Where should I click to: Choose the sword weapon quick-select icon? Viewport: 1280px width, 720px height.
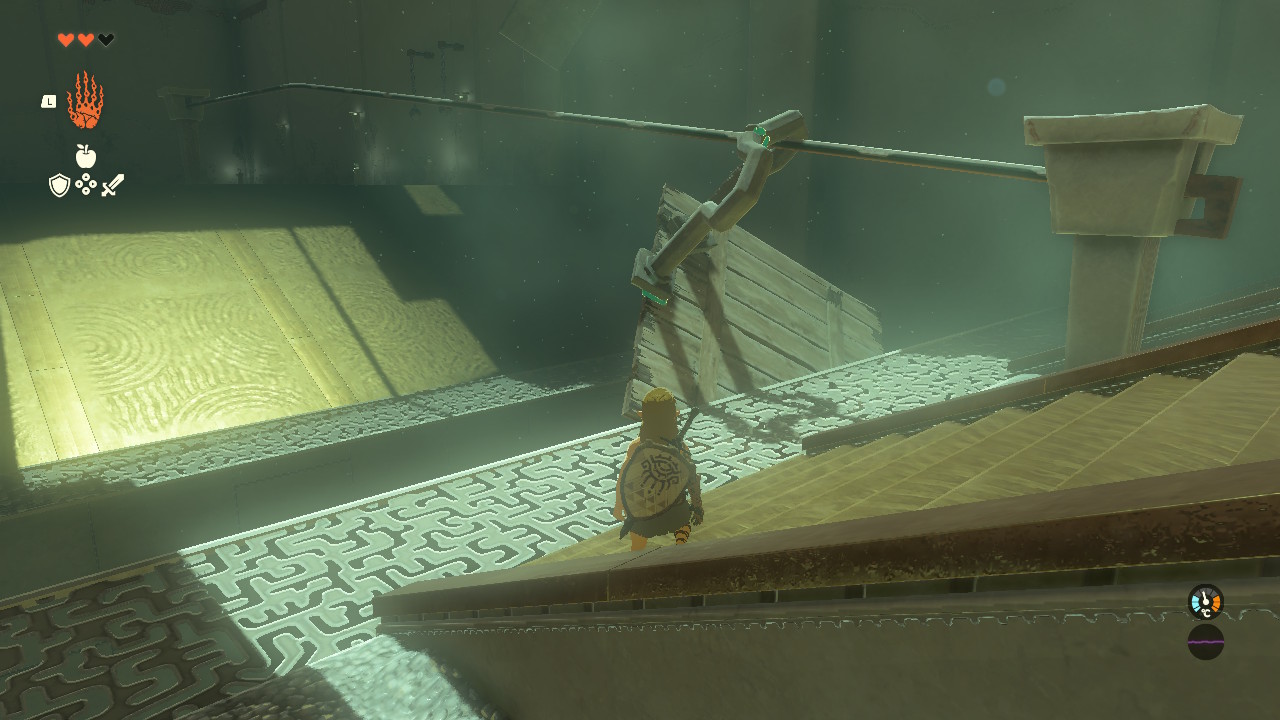point(112,185)
